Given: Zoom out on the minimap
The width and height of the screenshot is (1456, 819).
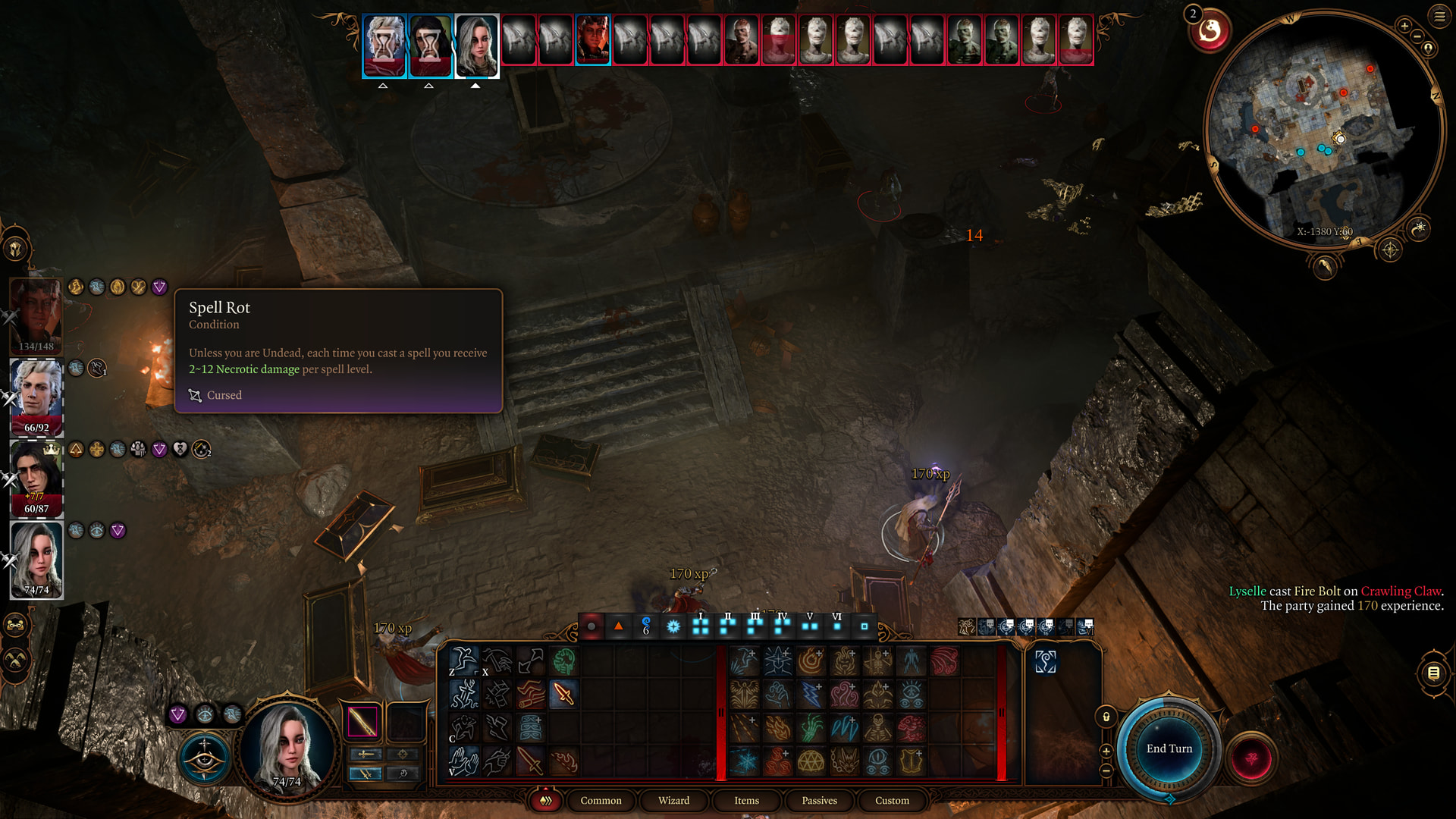Looking at the screenshot, I should 1417,36.
